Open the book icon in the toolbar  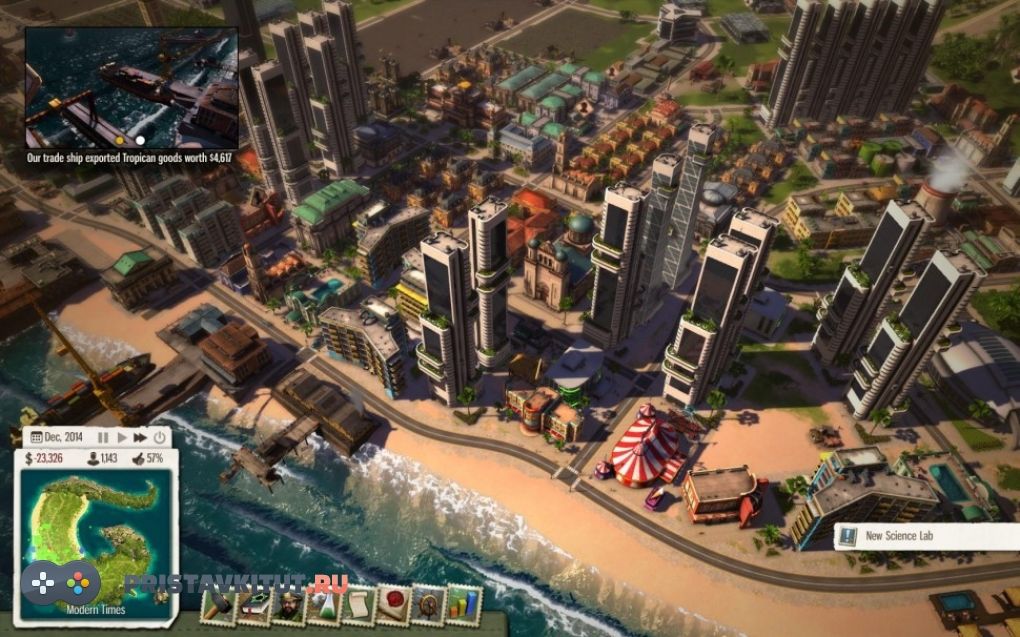click(x=254, y=605)
